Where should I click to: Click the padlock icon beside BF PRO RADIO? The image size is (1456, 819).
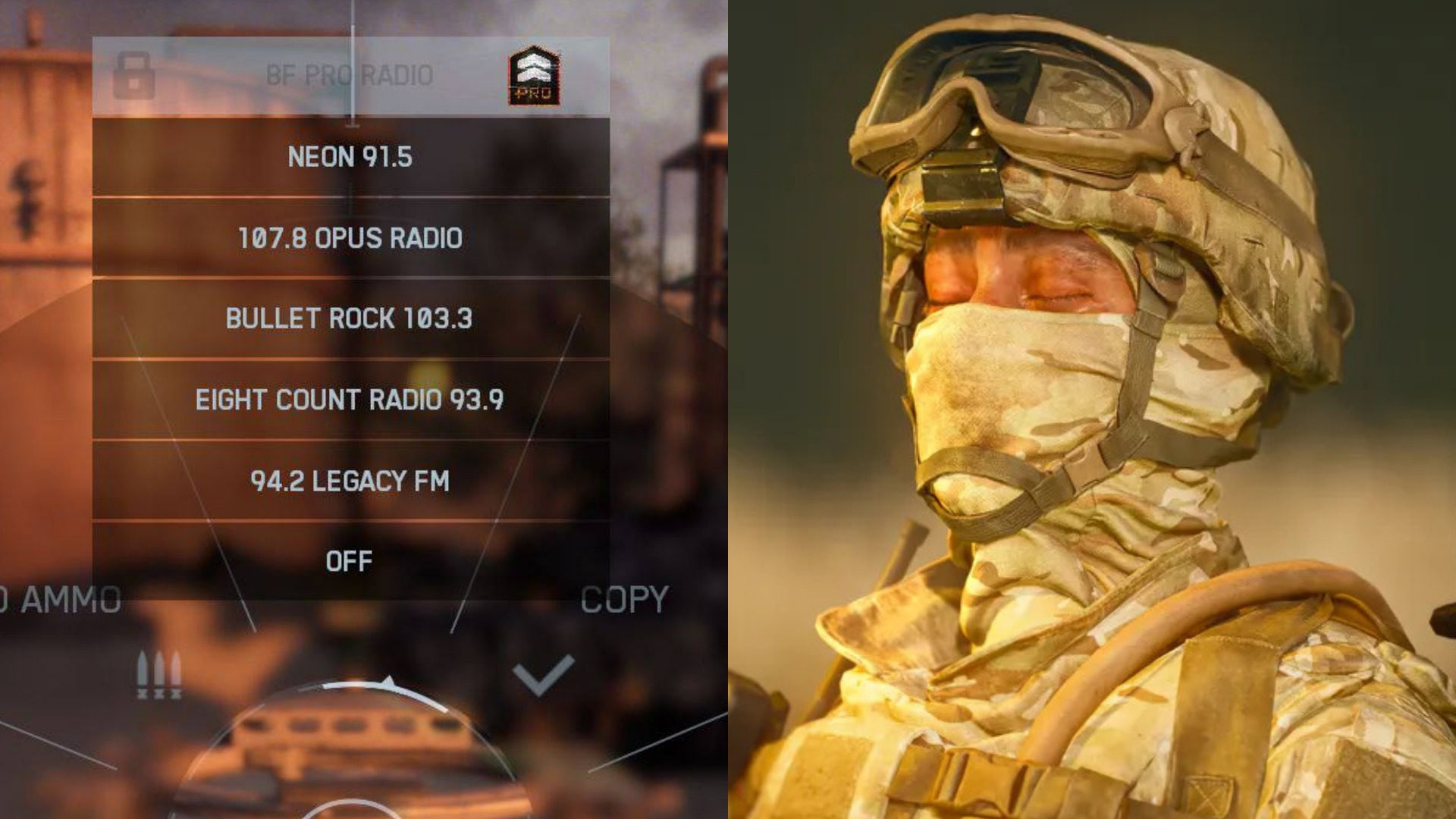pos(133,76)
